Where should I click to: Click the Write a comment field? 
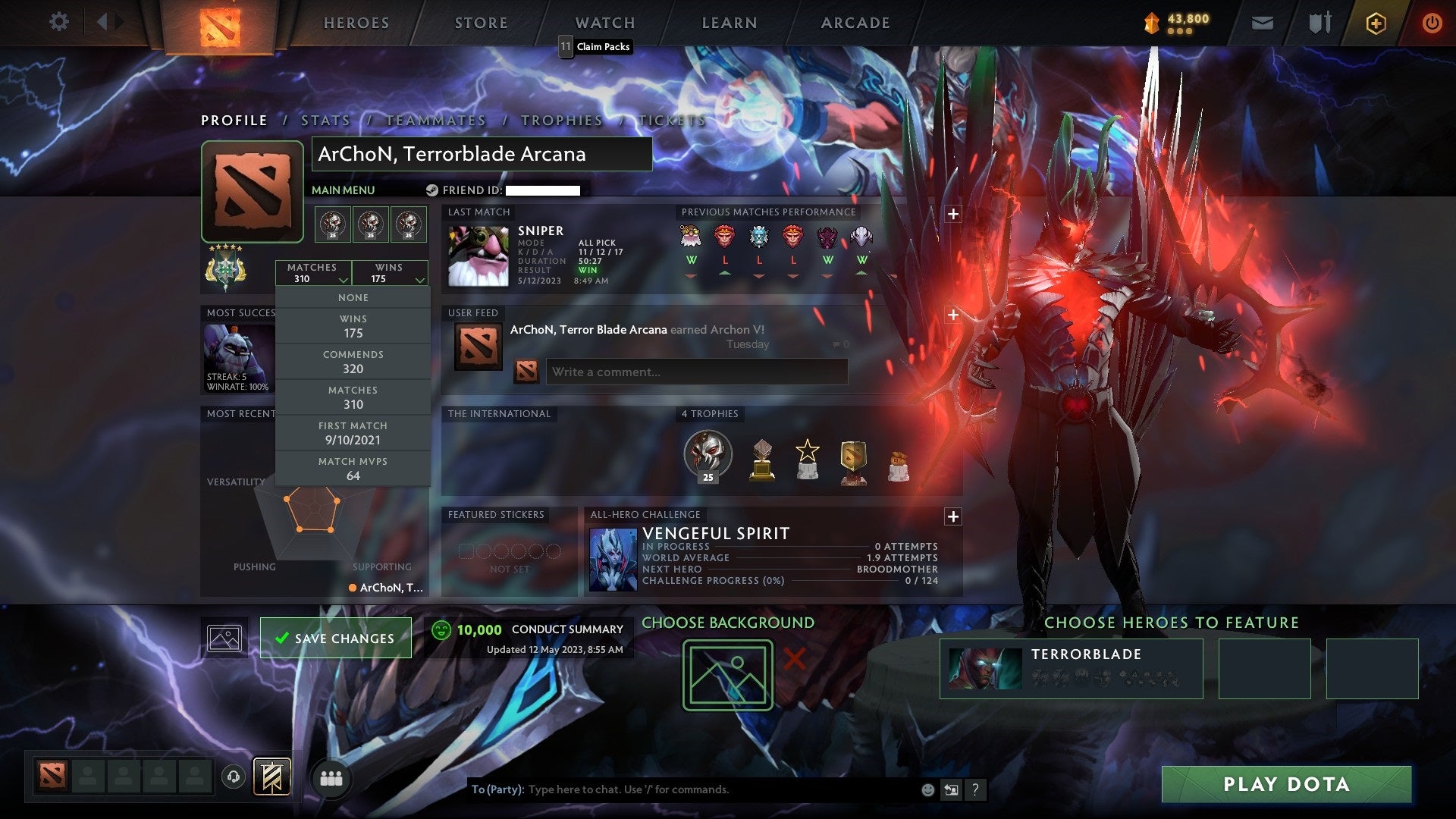click(696, 372)
